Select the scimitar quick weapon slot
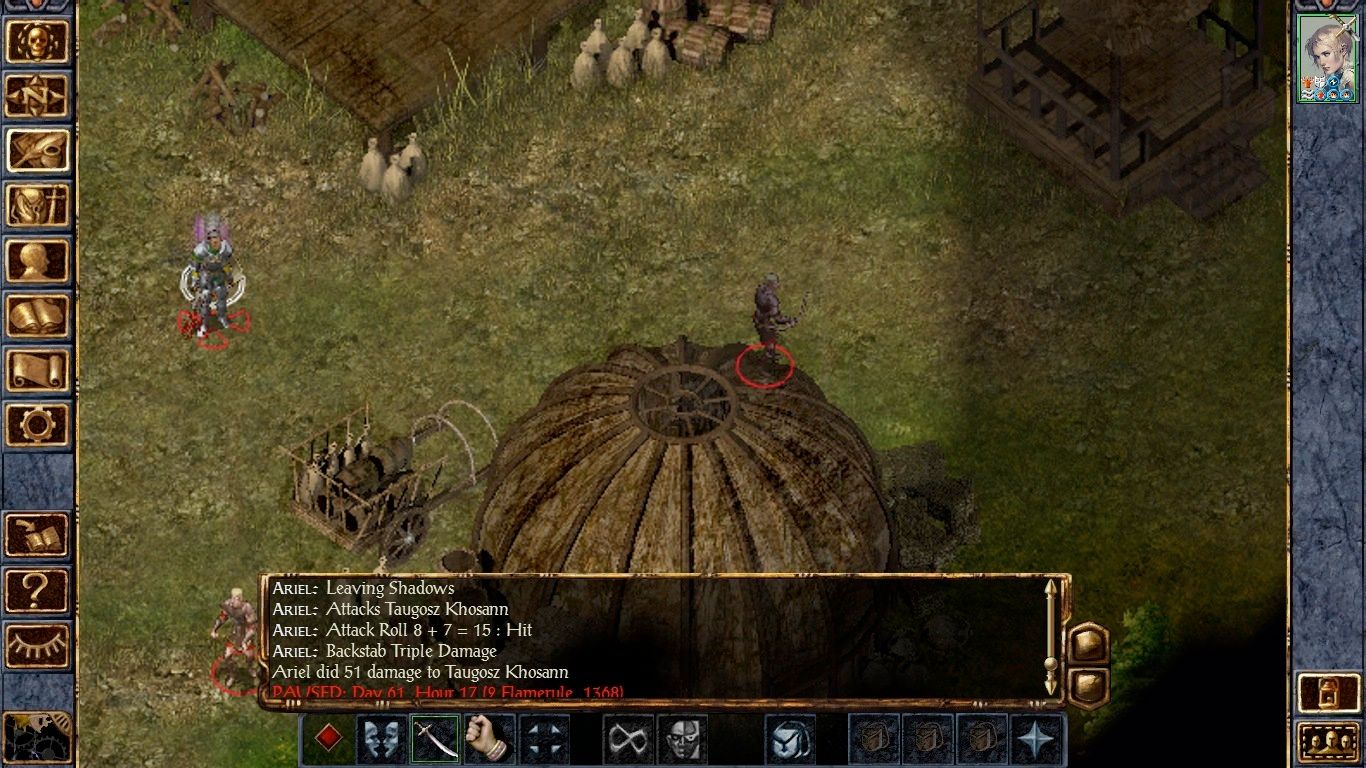1366x768 pixels. tap(433, 738)
